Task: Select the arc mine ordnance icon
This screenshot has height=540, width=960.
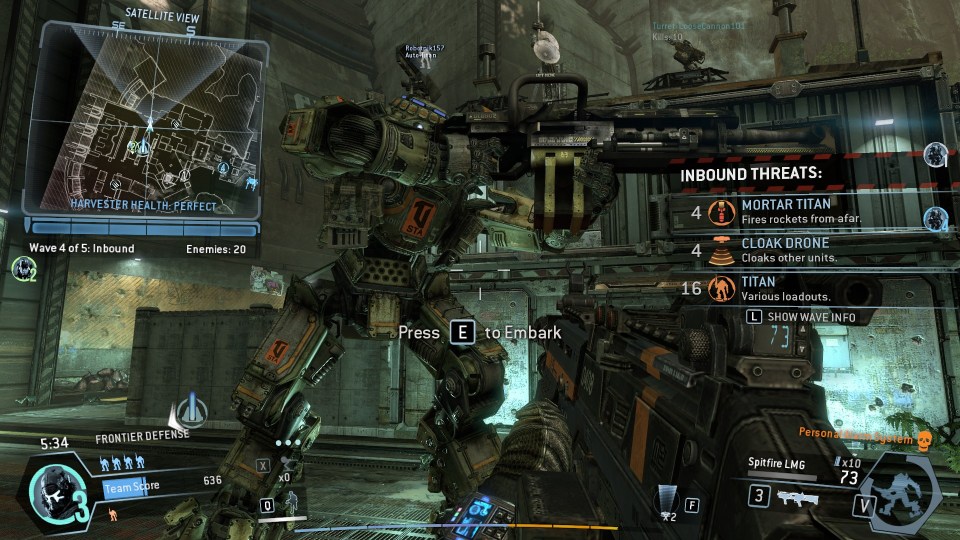Action: pyautogui.click(x=667, y=498)
